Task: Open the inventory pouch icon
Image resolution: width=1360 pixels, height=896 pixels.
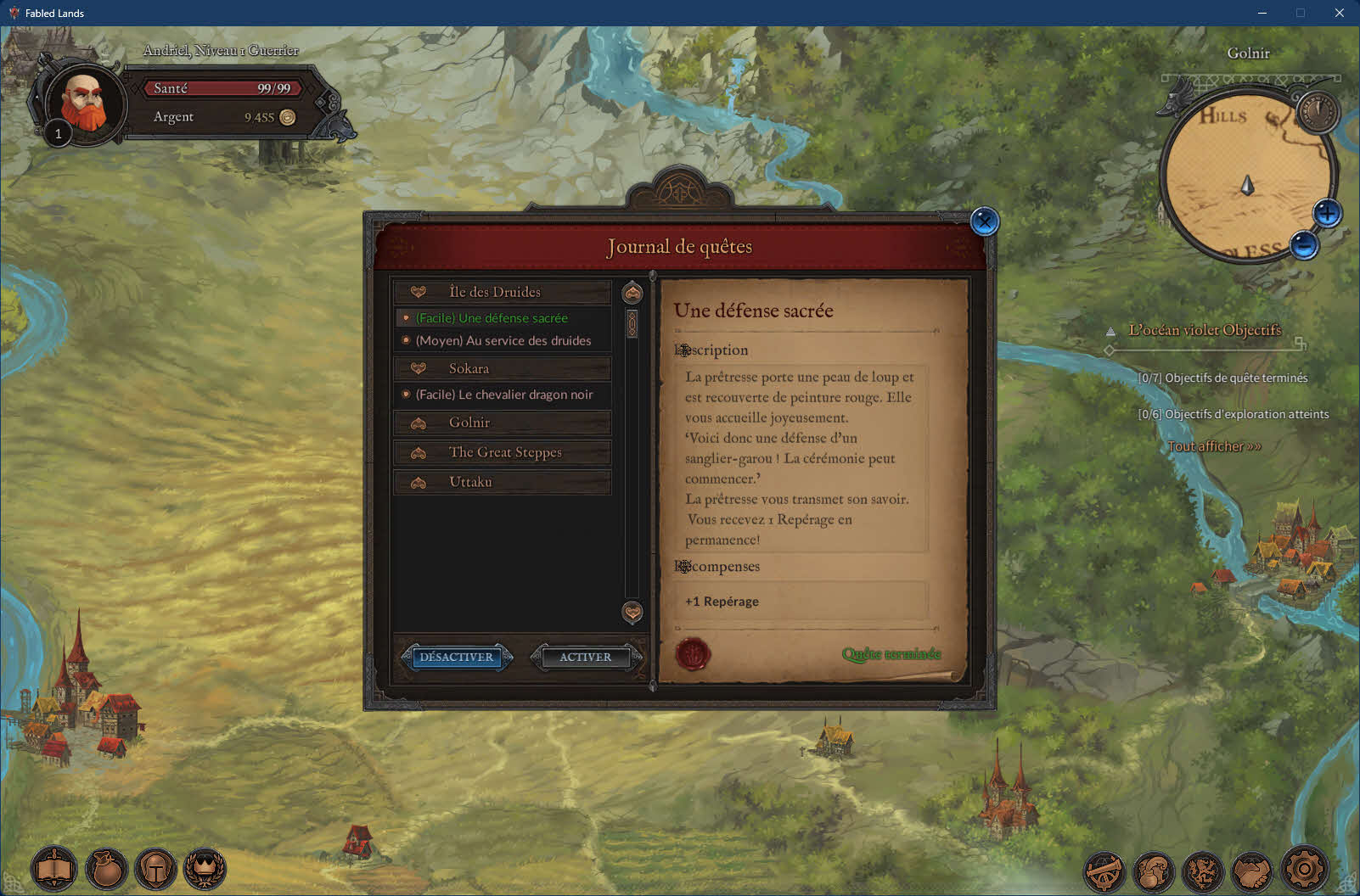Action: (x=106, y=869)
